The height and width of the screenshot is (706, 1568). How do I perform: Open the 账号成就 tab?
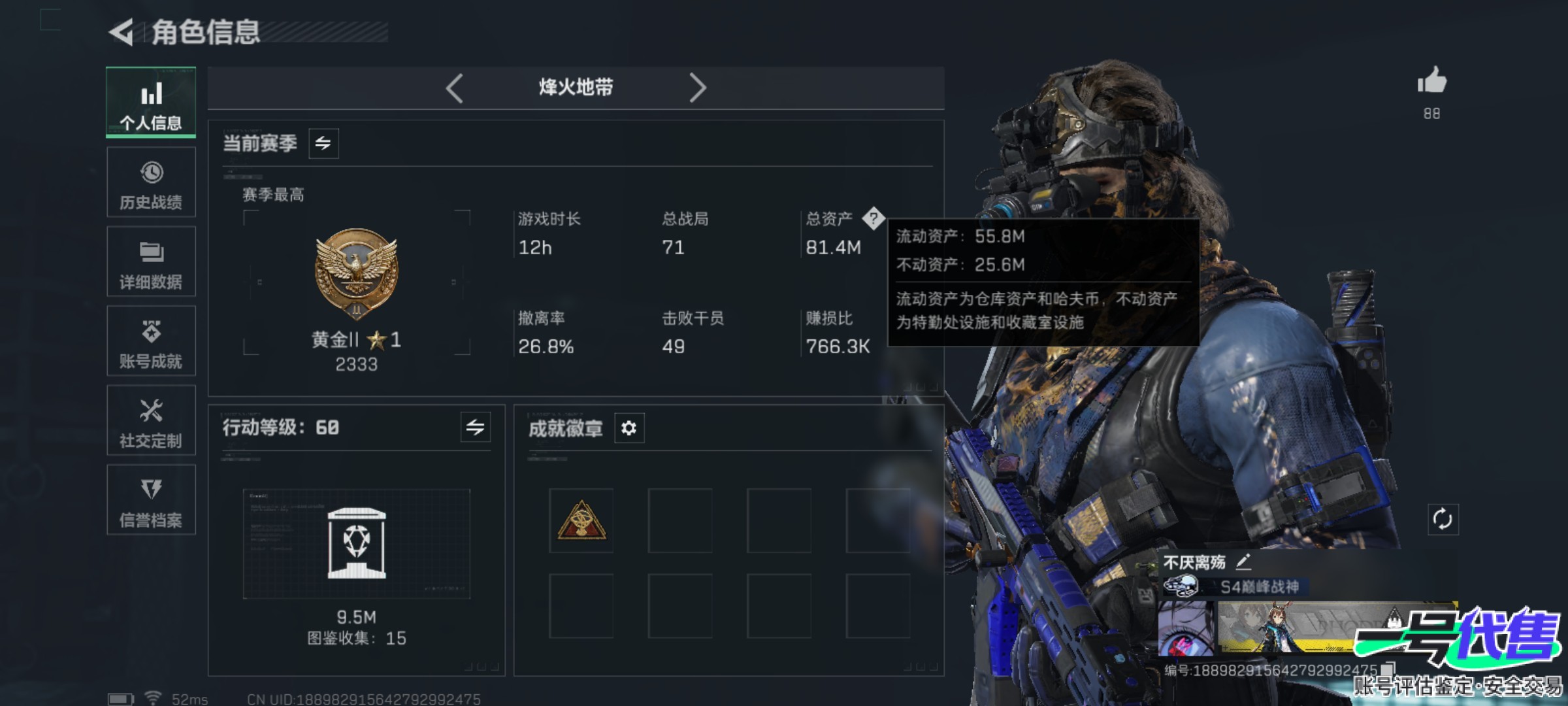point(151,341)
